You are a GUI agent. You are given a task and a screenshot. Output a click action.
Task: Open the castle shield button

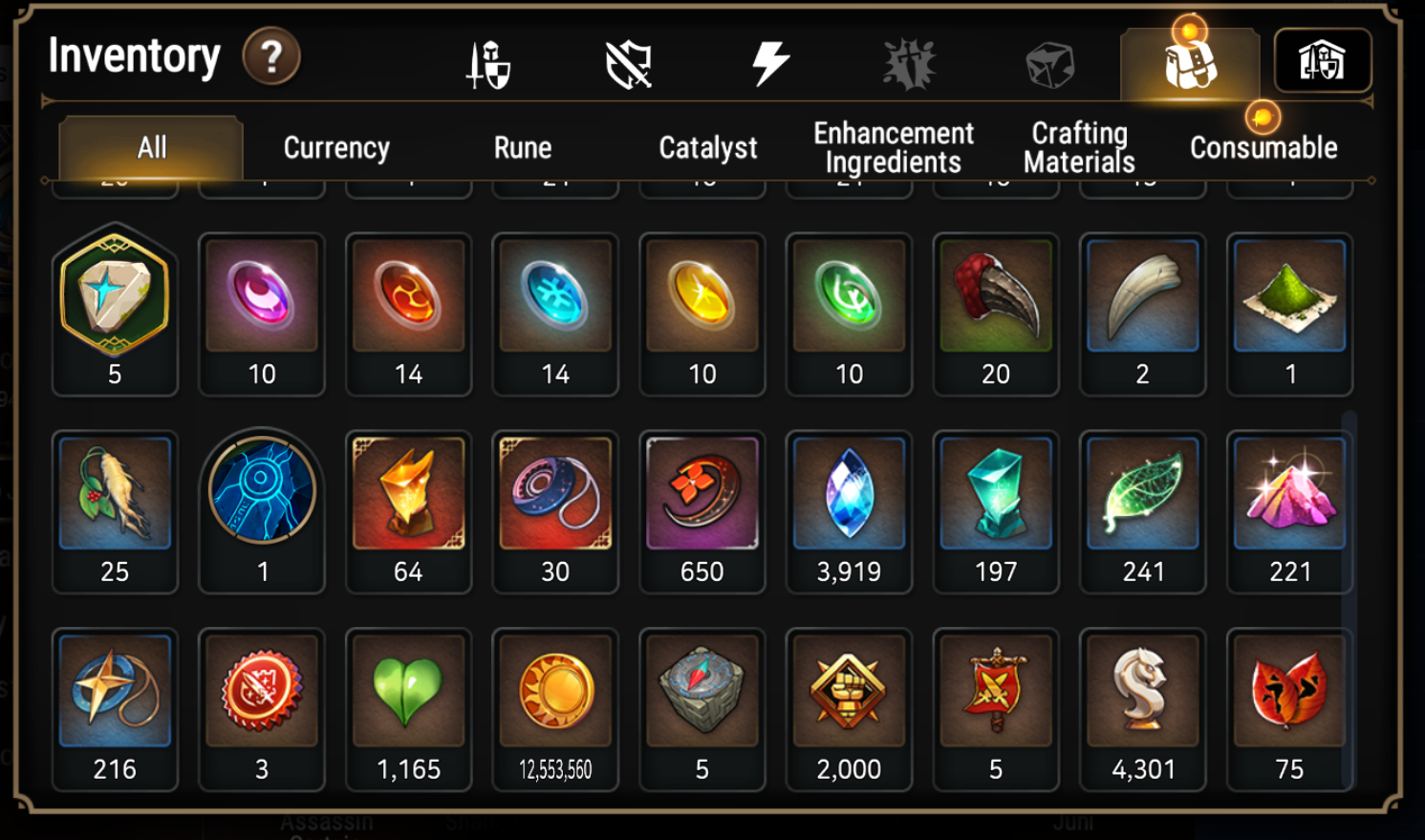tap(1323, 61)
